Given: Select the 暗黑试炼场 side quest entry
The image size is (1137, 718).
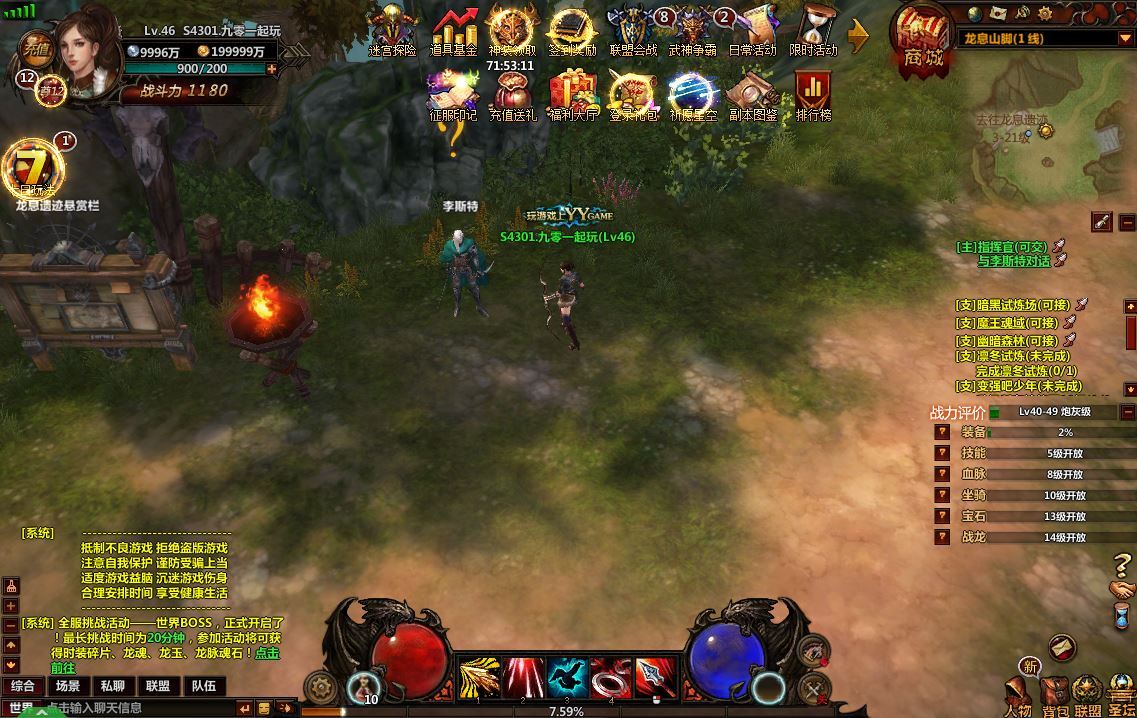Looking at the screenshot, I should 1012,305.
